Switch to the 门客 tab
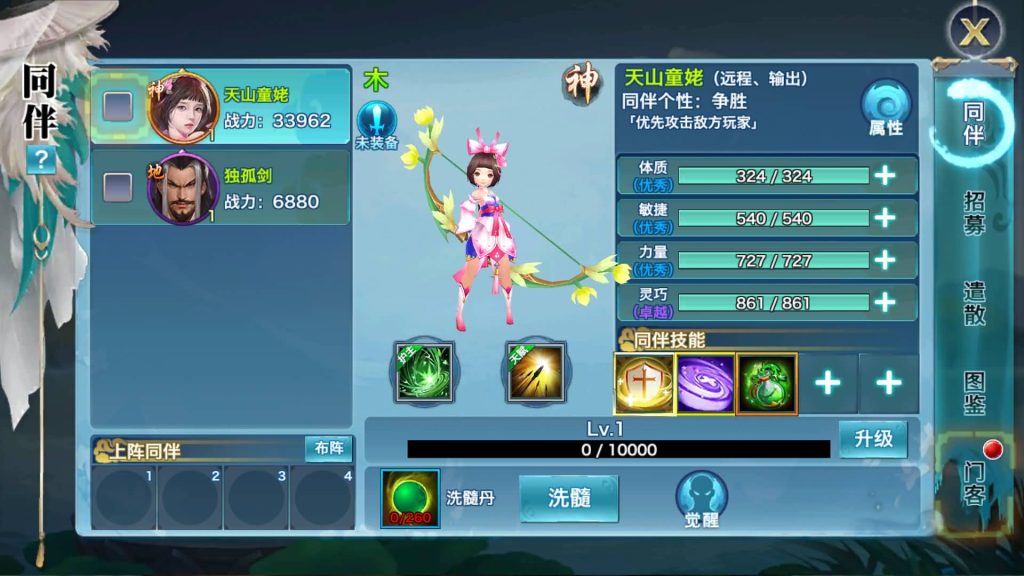1024x576 pixels. coord(974,482)
